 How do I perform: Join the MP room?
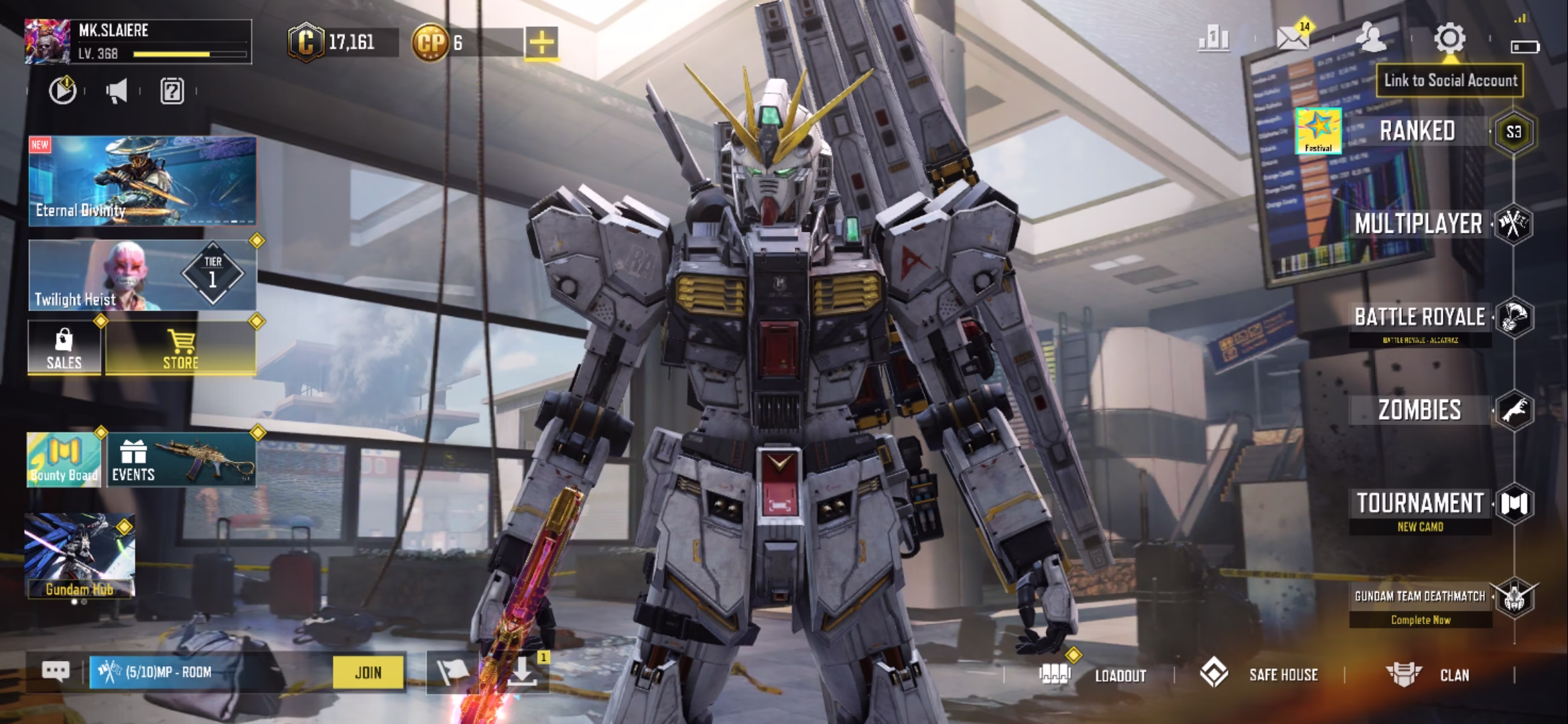(x=368, y=672)
